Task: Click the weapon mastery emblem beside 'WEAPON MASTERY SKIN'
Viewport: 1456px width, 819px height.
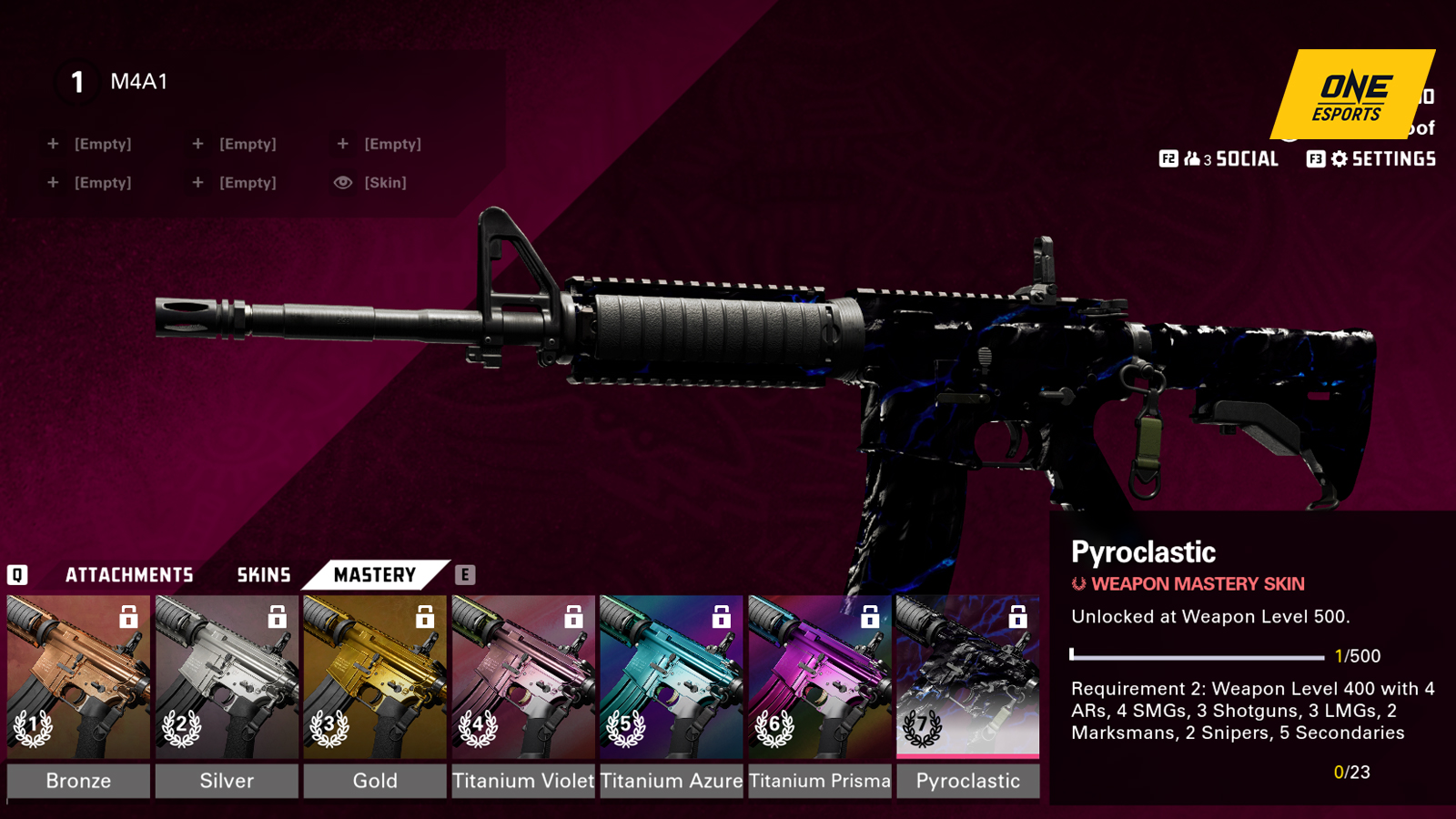Action: 1079,584
